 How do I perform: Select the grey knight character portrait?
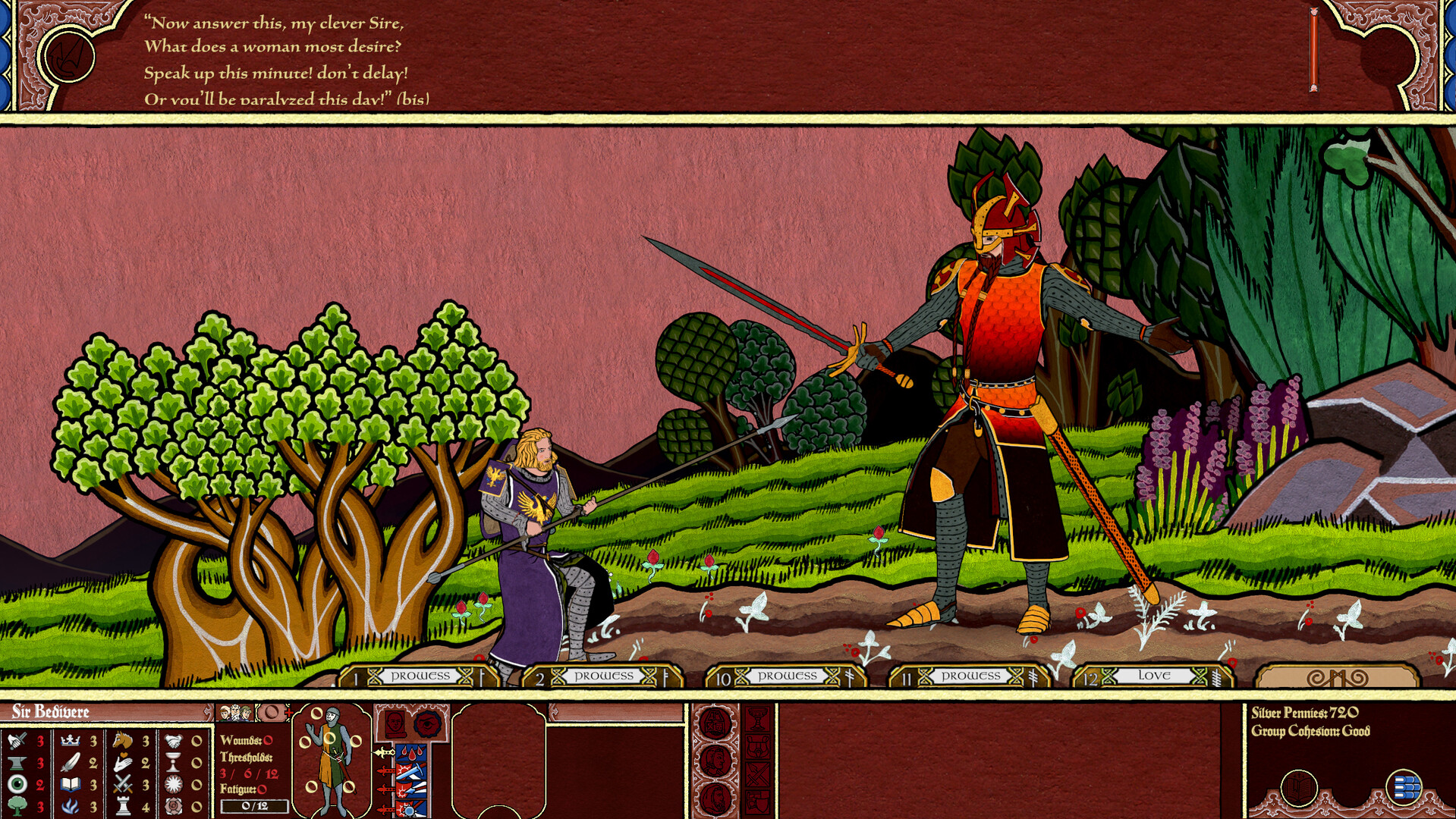[332, 762]
